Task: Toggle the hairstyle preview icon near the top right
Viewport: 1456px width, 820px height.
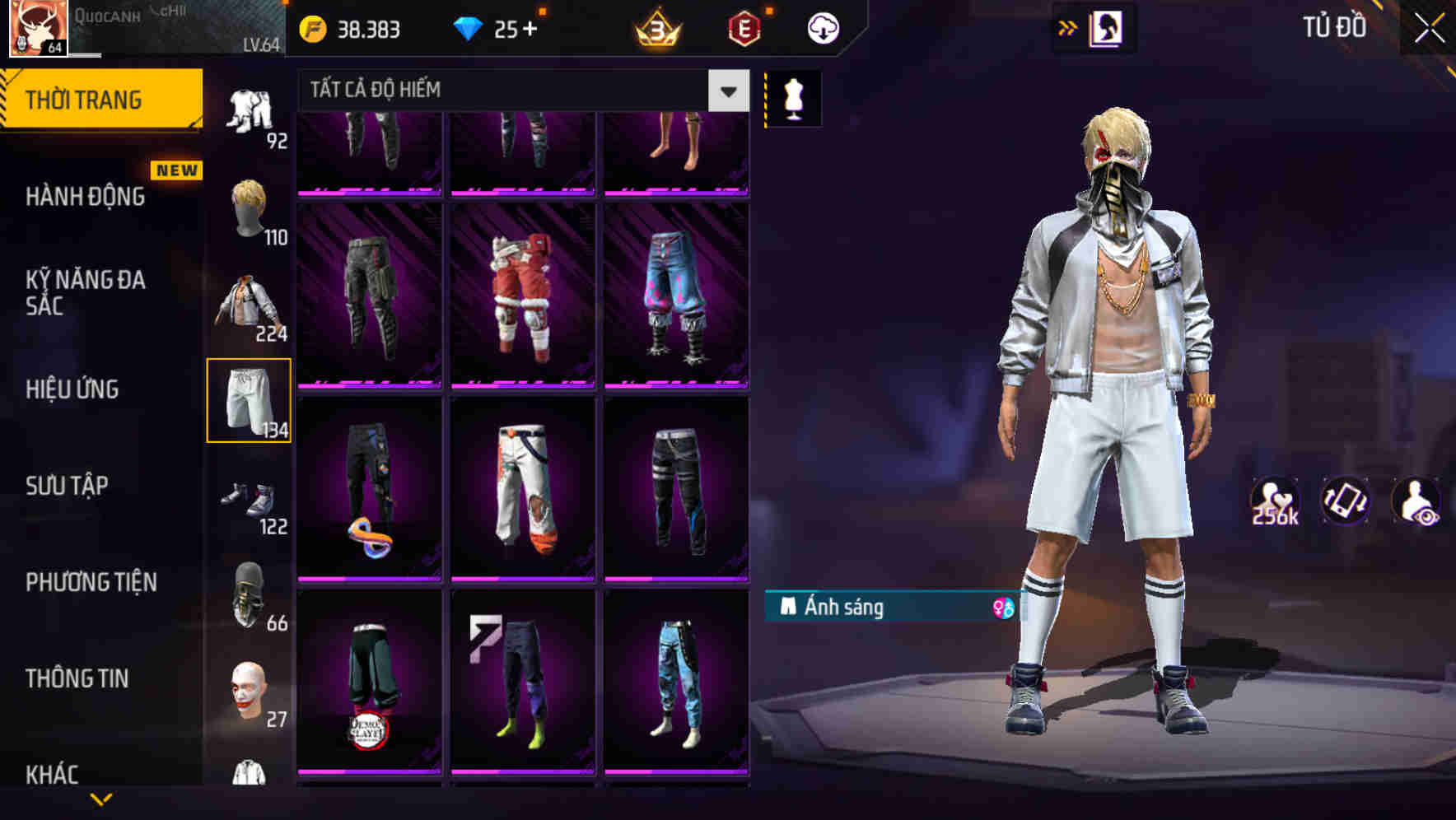Action: click(x=1107, y=29)
